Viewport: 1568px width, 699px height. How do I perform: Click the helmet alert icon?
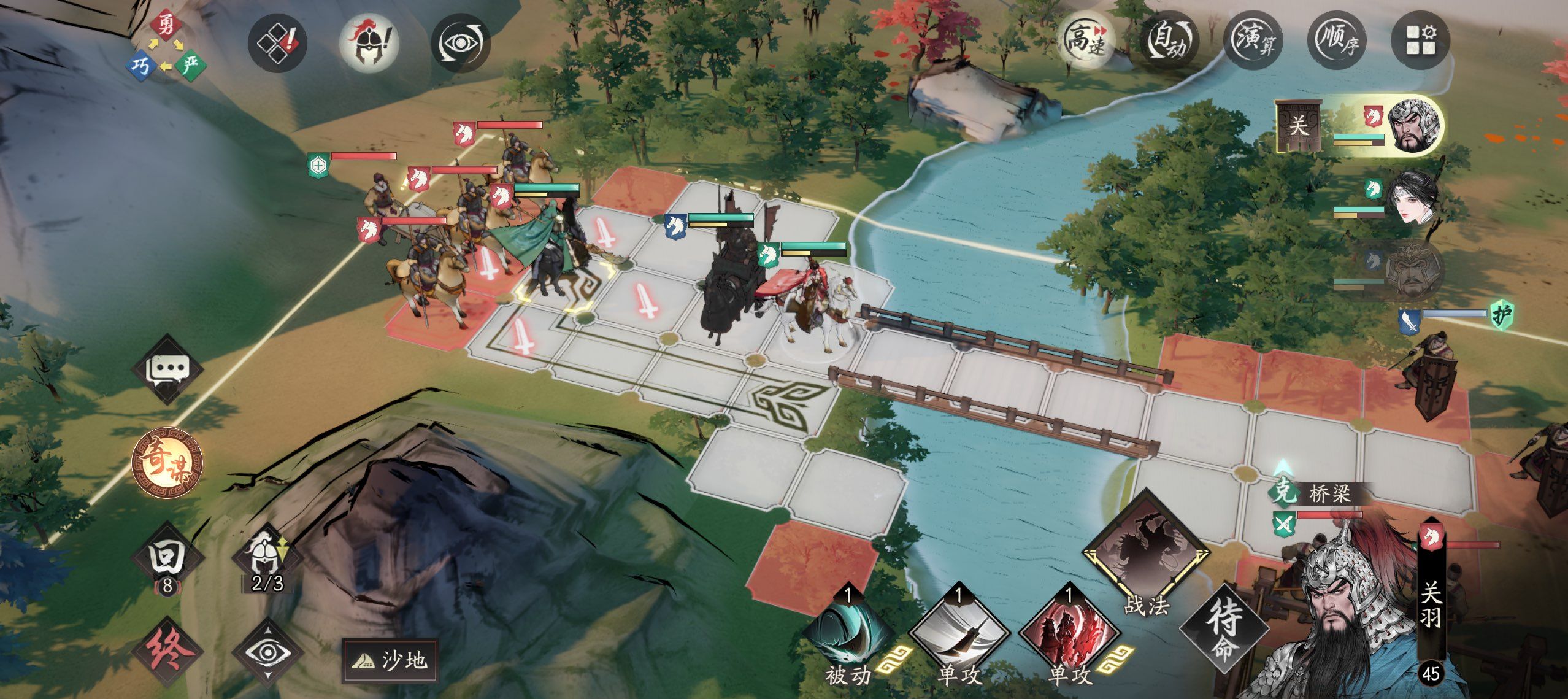(x=369, y=43)
